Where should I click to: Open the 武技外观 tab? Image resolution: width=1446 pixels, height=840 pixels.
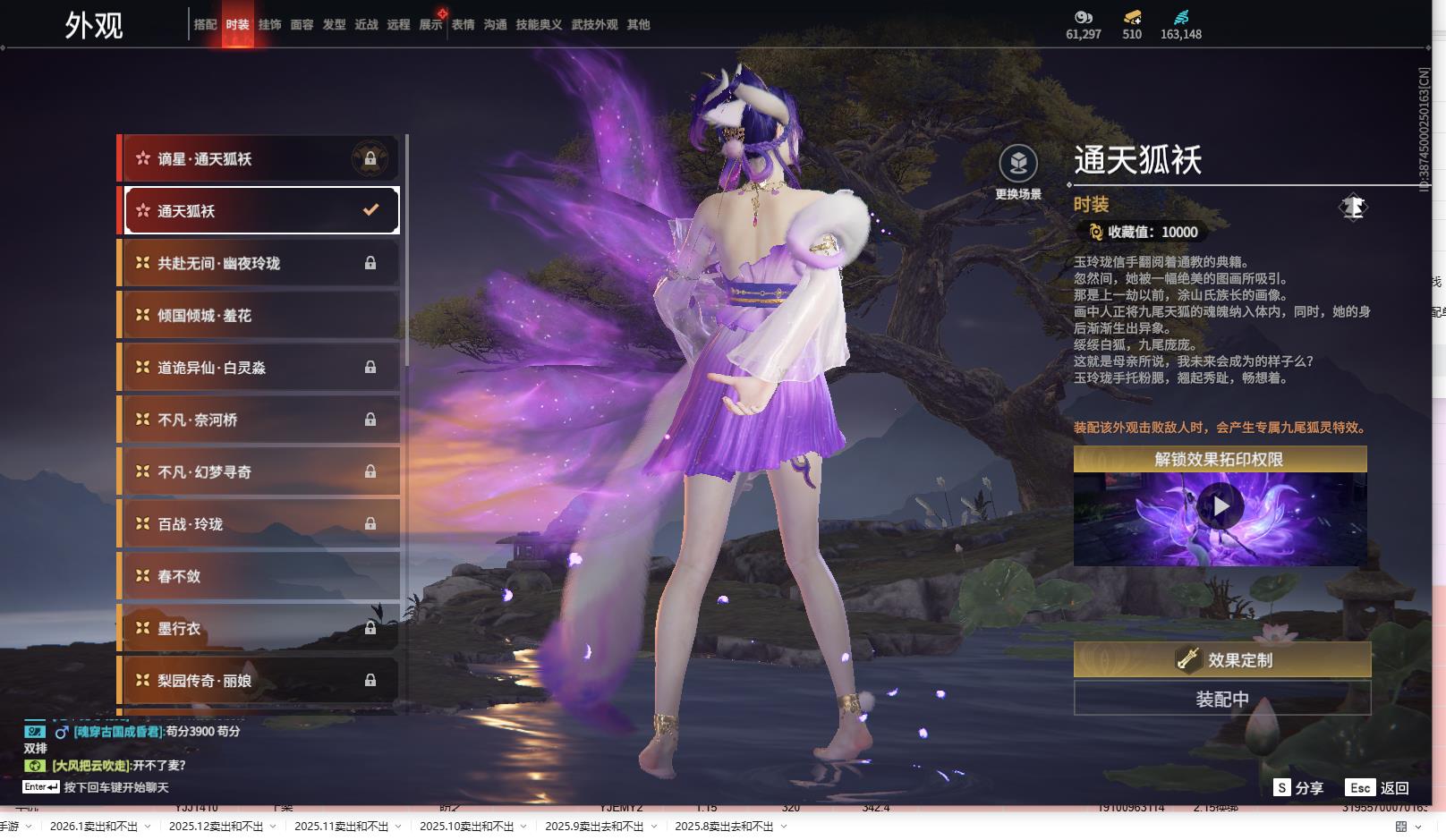point(594,25)
